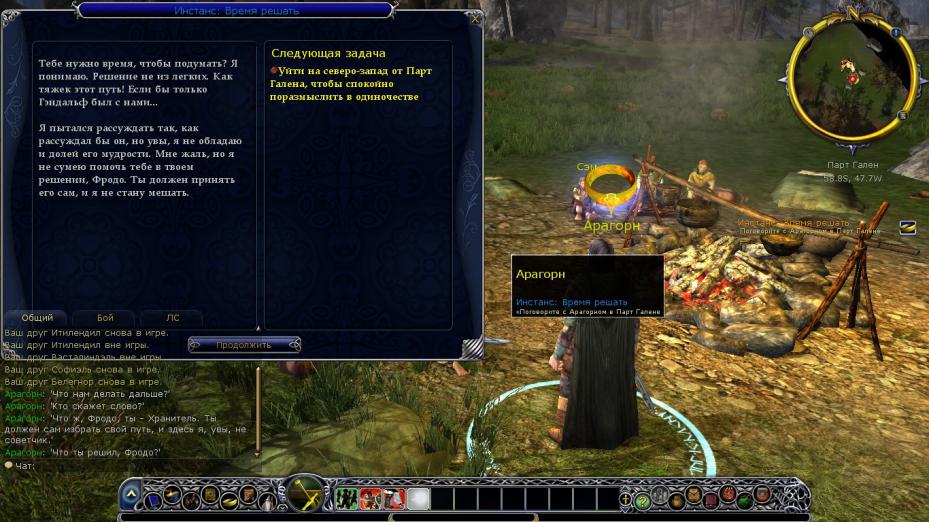The width and height of the screenshot is (929, 522).
Task: Use the white glowing quickslot item
Action: click(418, 497)
